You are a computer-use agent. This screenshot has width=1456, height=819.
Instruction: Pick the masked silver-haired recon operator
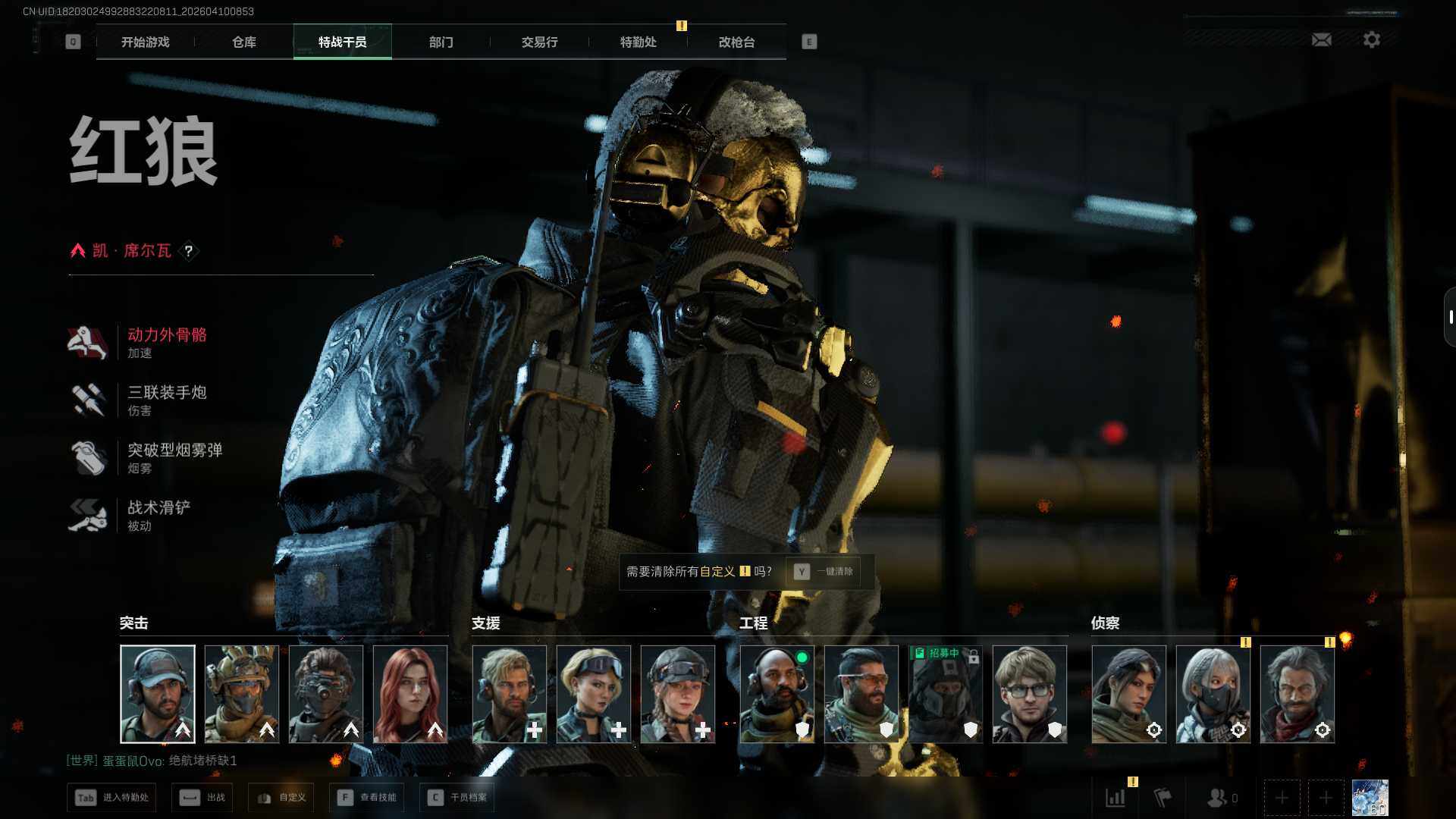(x=1213, y=694)
